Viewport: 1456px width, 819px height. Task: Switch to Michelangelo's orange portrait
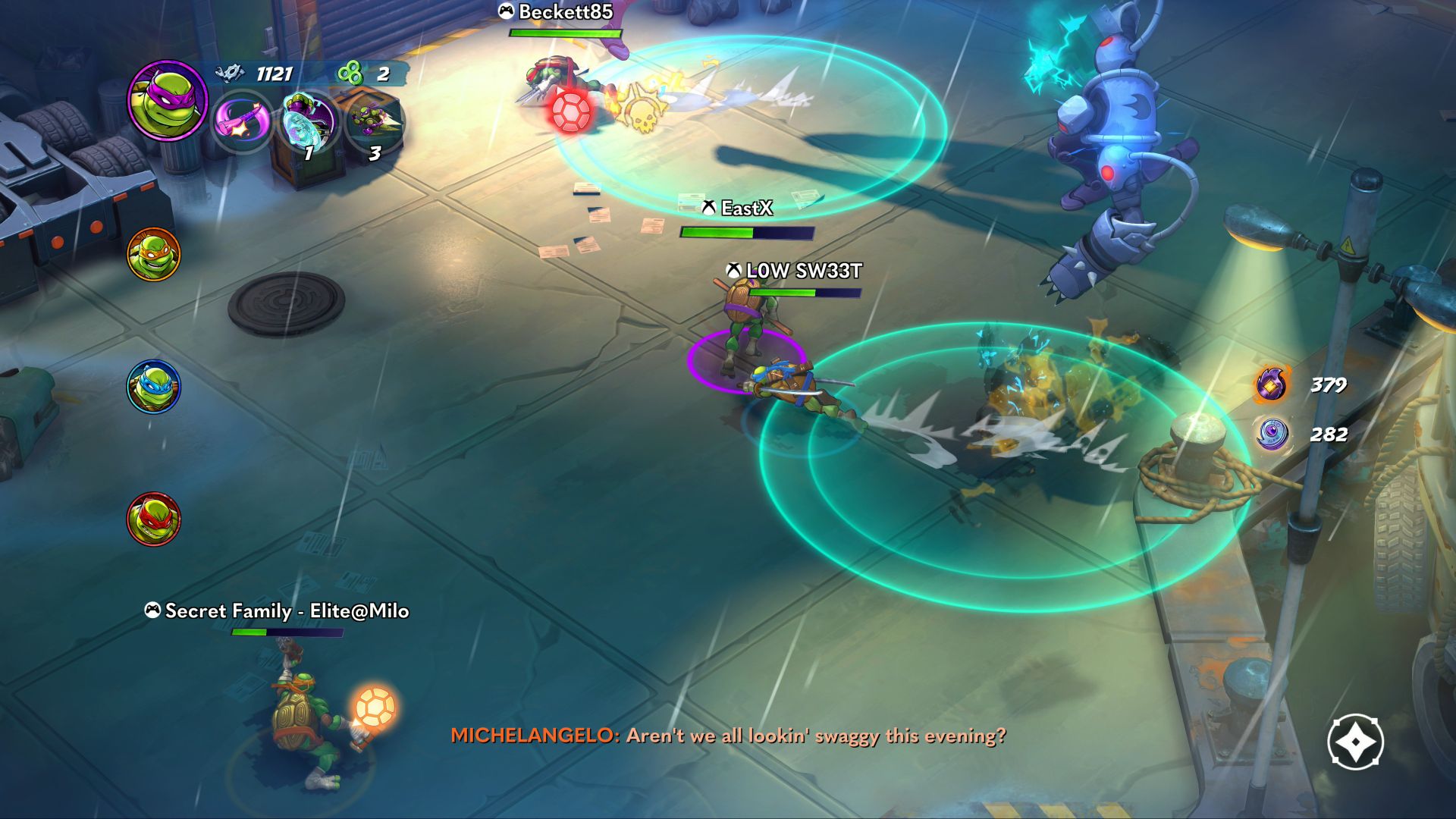pos(154,255)
